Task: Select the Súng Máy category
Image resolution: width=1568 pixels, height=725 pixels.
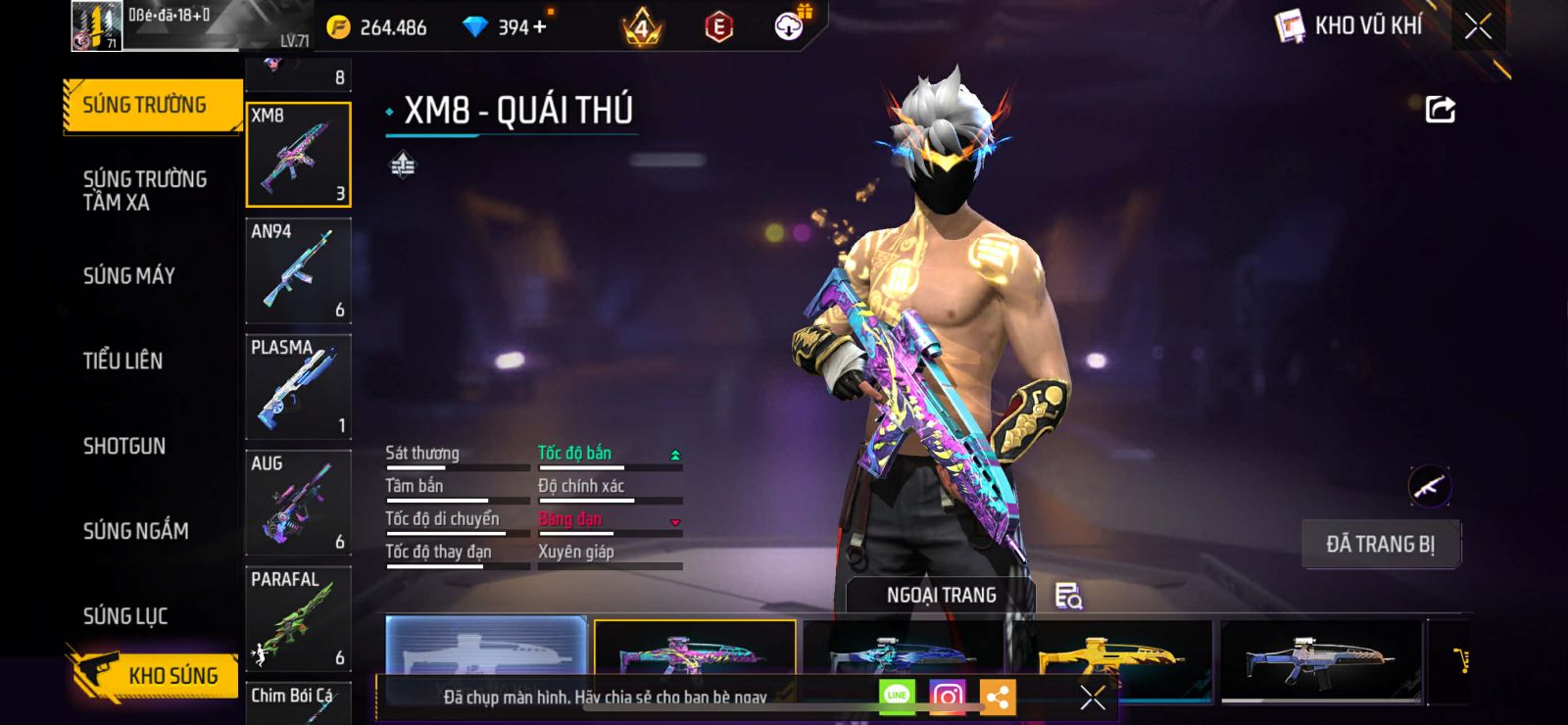Action: tap(129, 276)
